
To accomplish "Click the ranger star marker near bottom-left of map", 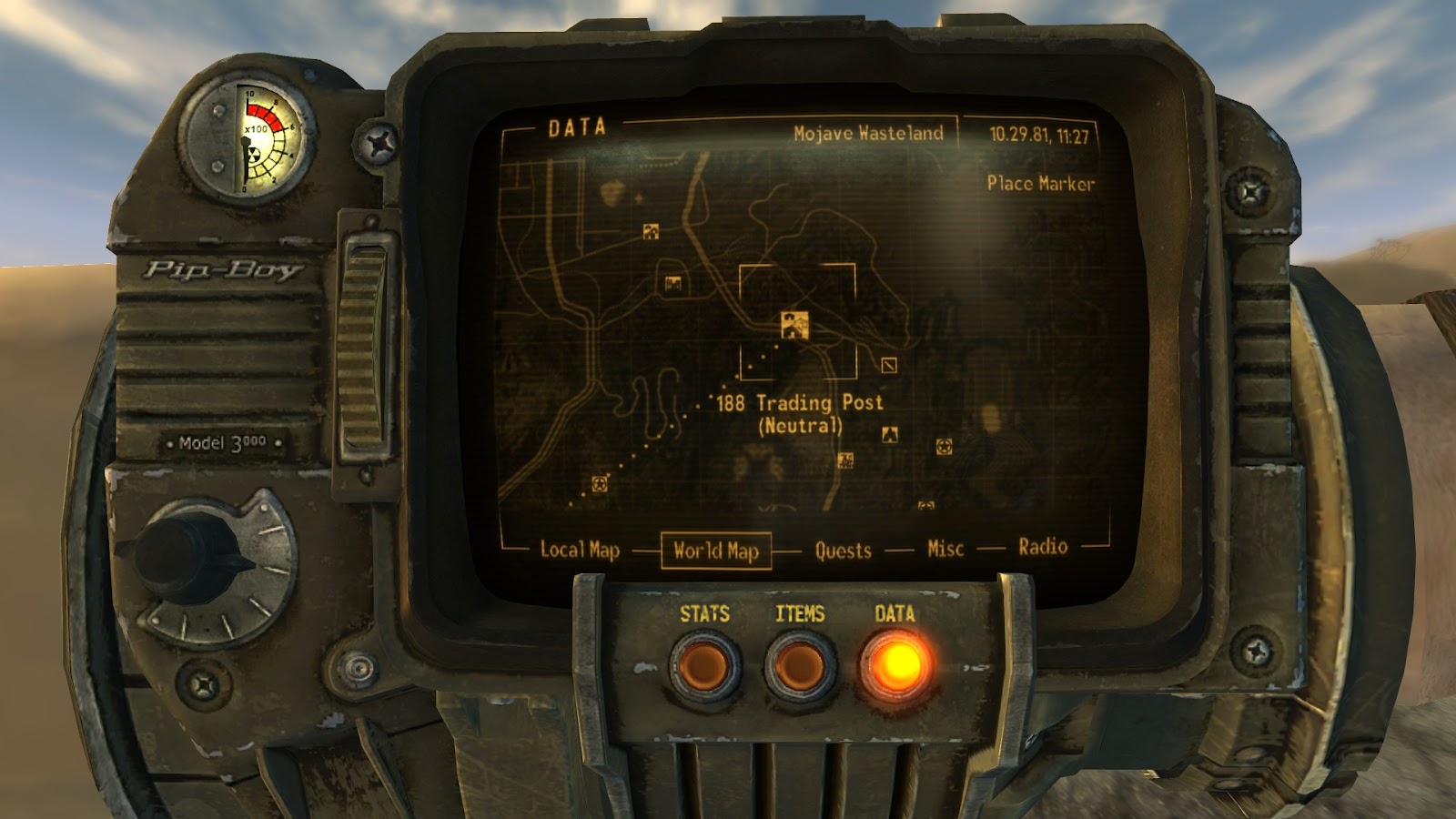I will (x=600, y=483).
